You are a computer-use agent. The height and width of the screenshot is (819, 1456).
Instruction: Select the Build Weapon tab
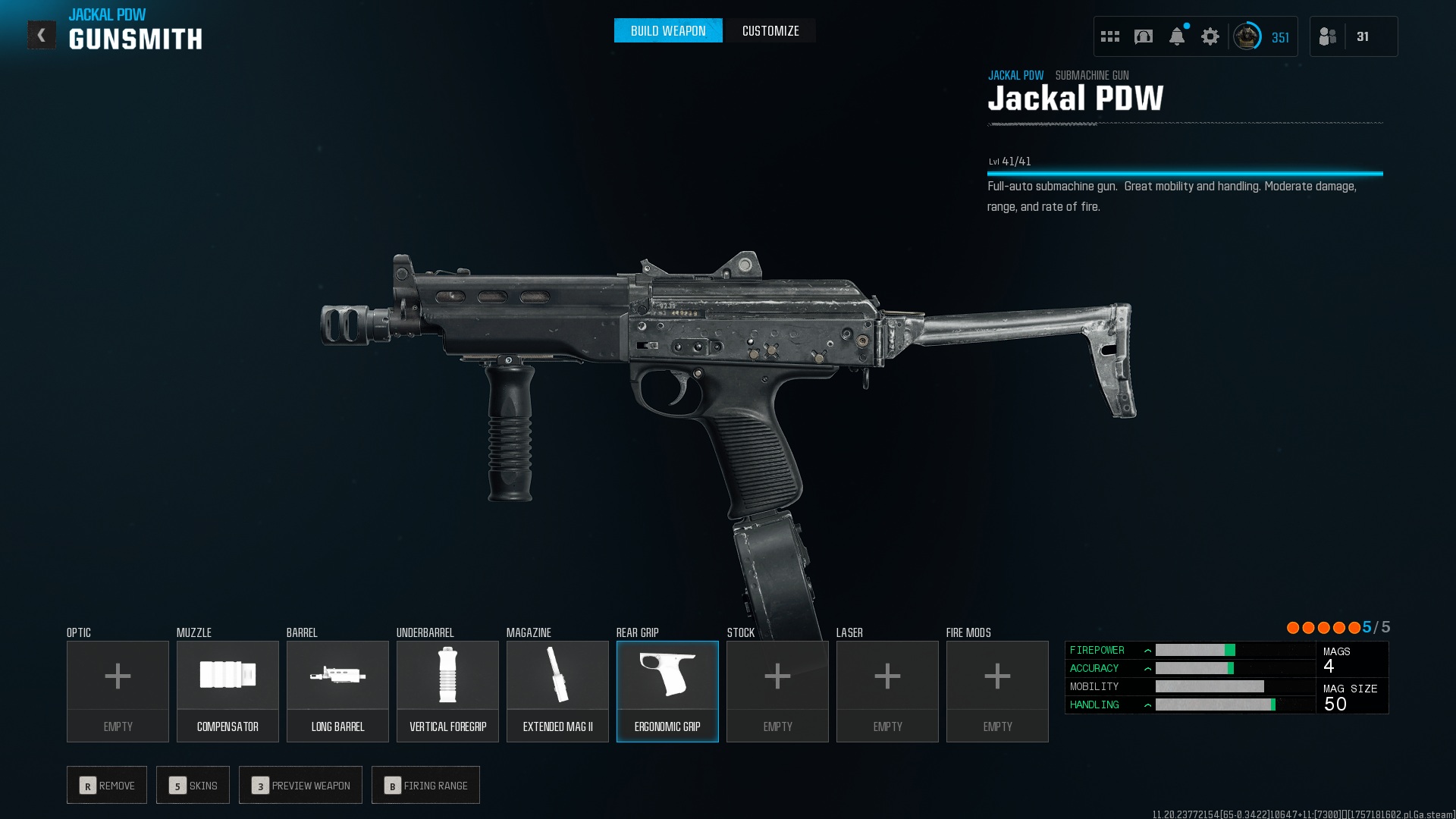click(667, 31)
